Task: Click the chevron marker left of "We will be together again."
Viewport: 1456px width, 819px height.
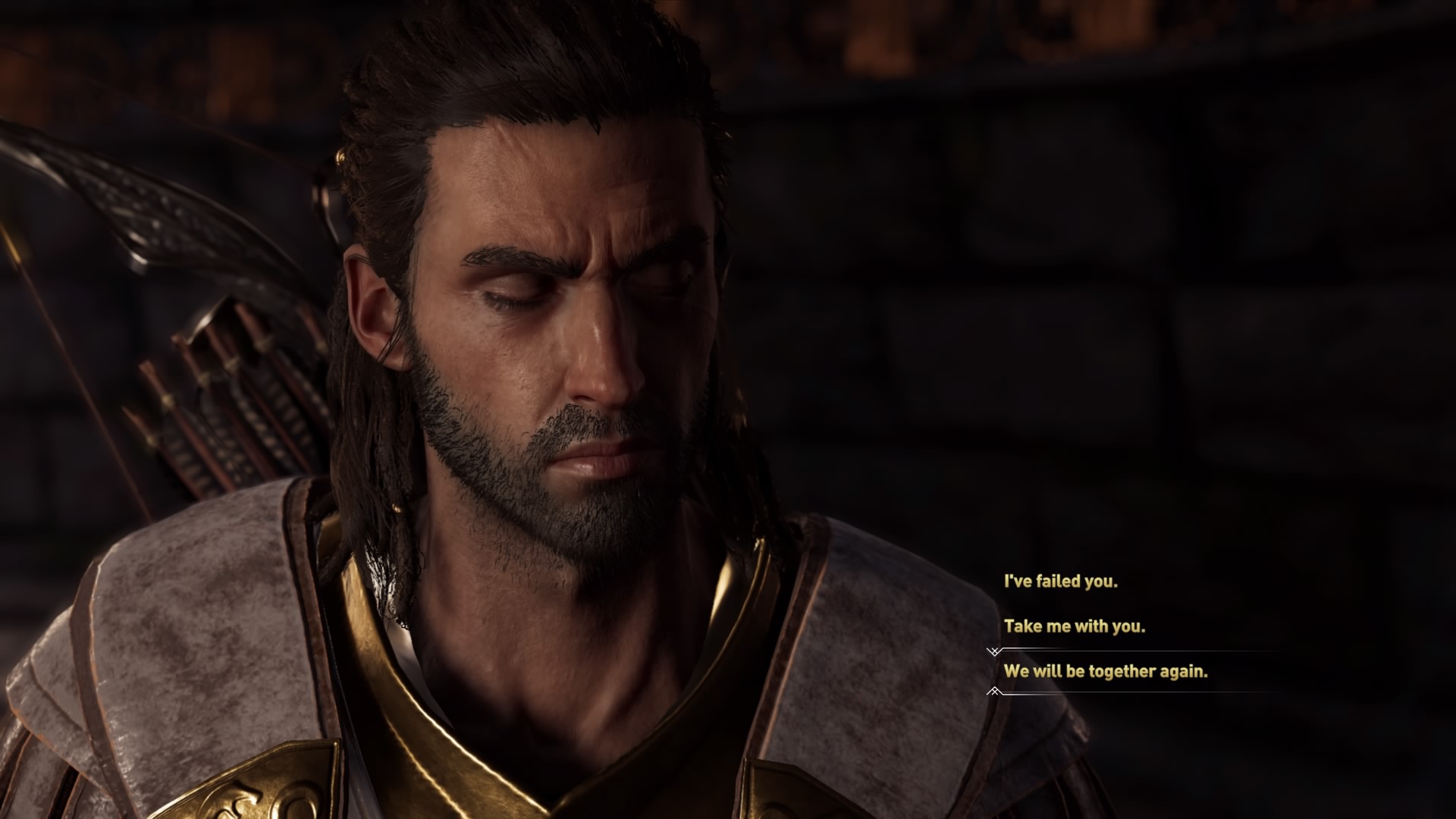Action: [x=993, y=691]
